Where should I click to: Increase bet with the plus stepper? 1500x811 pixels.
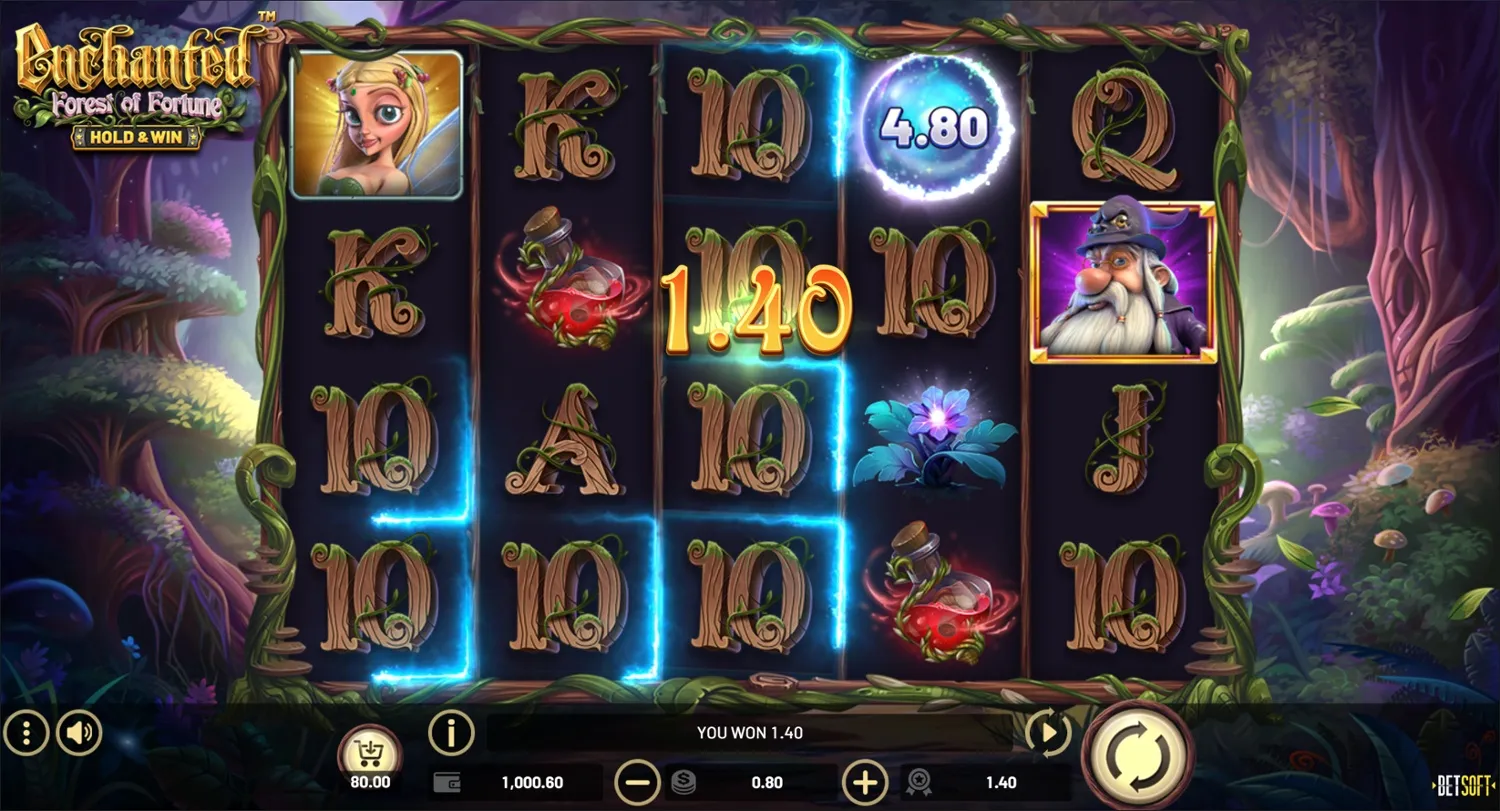[x=863, y=783]
